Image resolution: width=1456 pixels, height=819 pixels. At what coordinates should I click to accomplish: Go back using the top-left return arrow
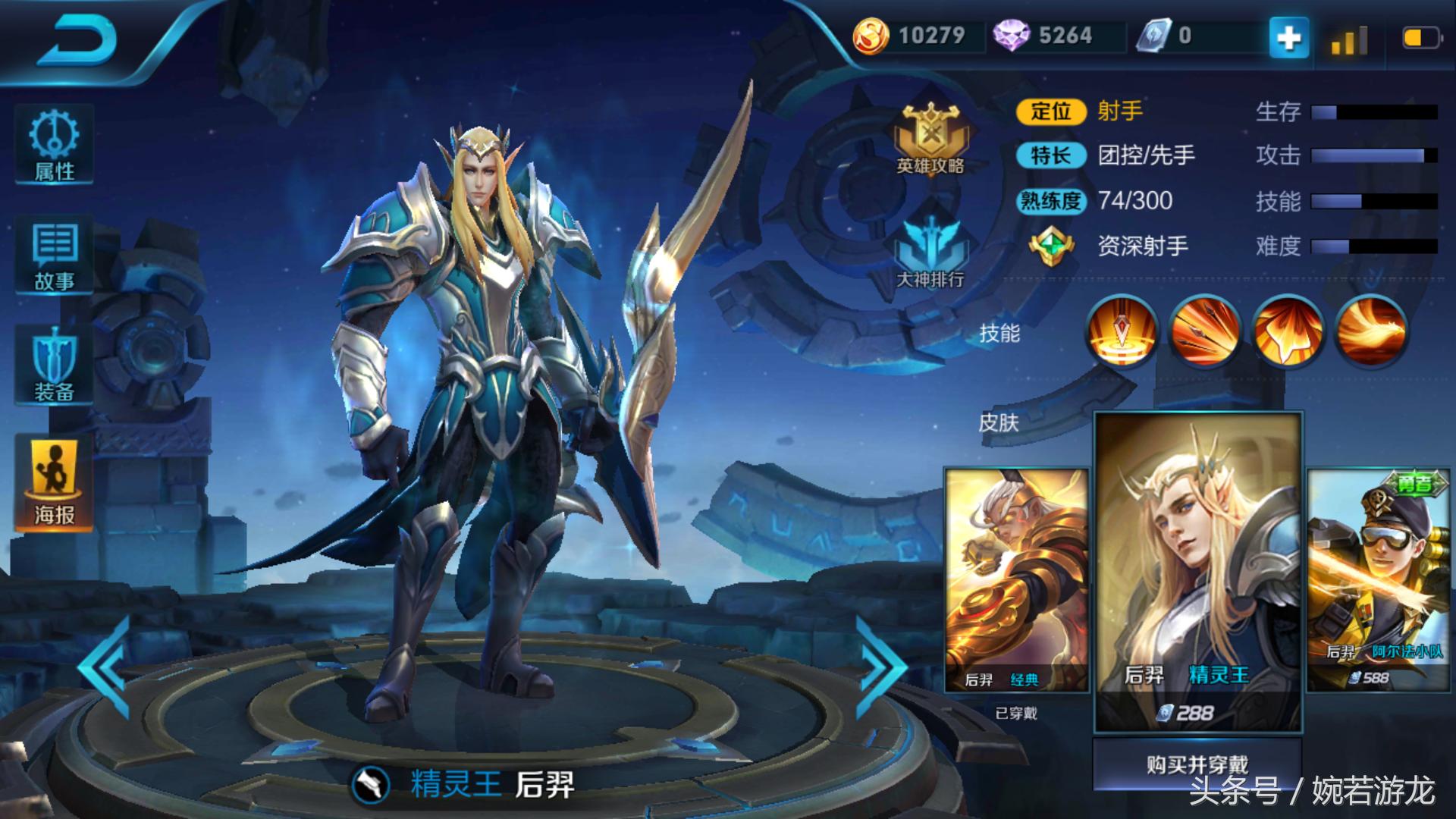point(78,40)
